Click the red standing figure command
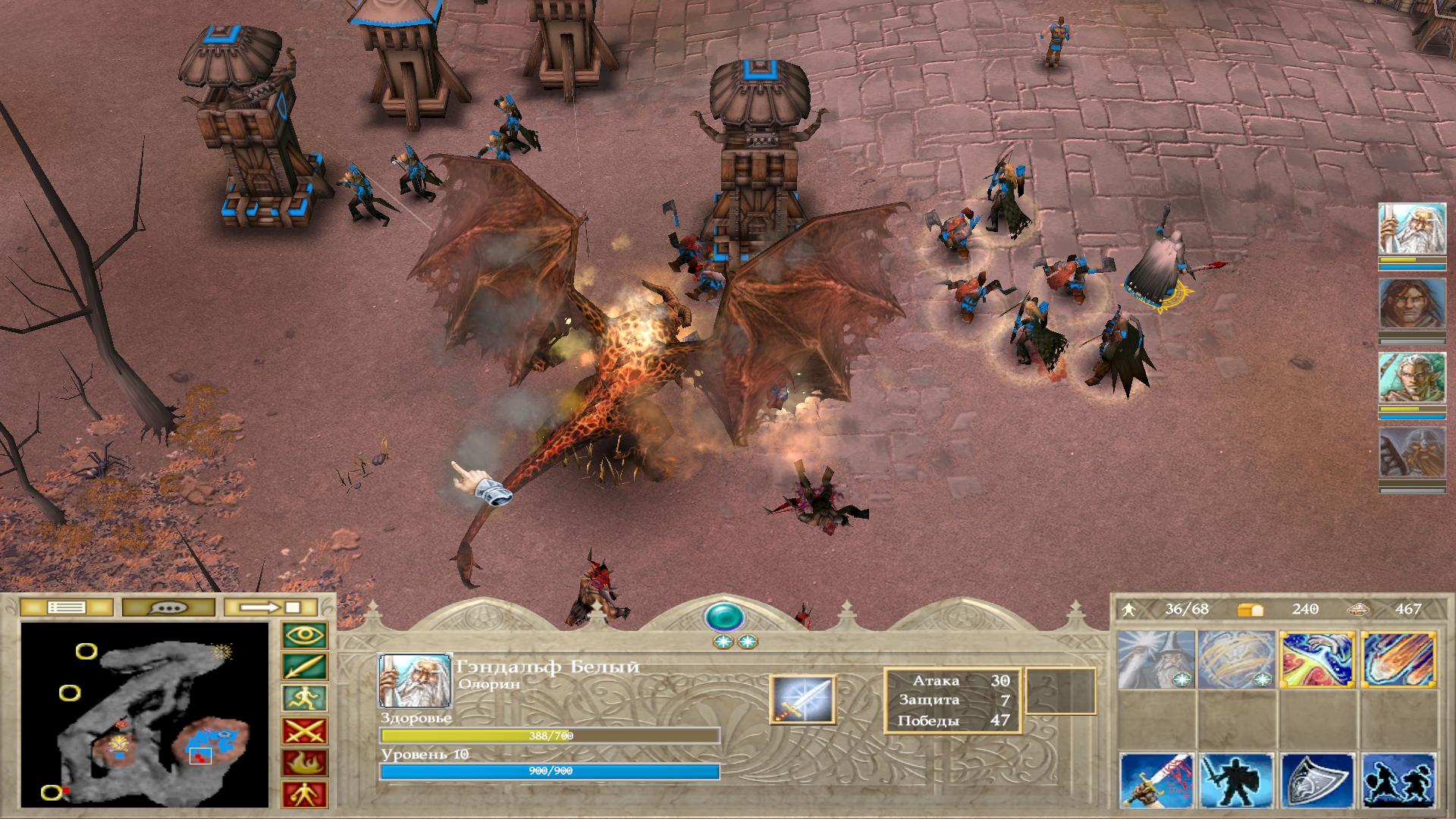The image size is (1456, 819). (x=305, y=794)
